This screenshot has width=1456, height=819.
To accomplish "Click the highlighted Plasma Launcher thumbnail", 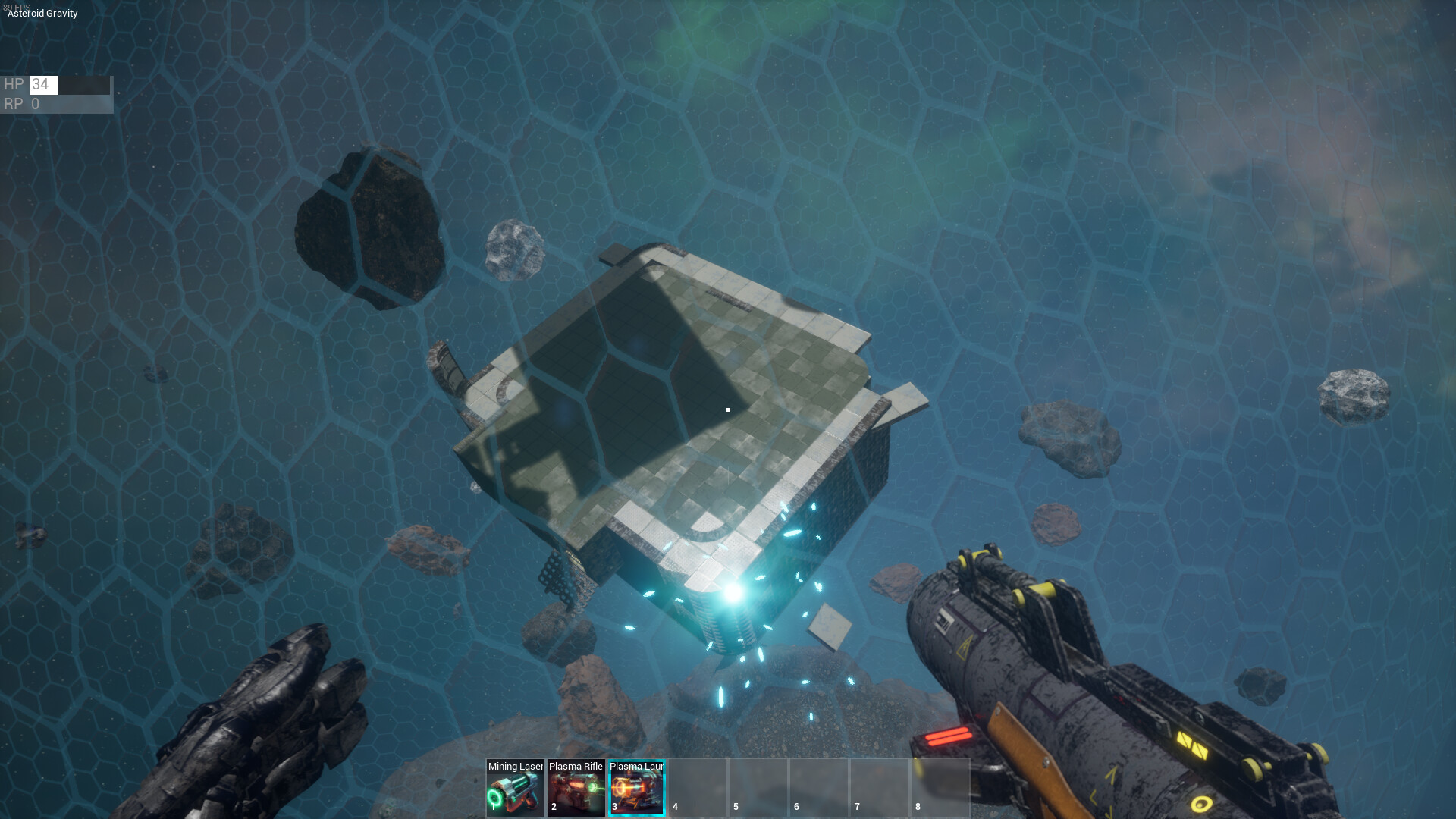I will point(635,792).
